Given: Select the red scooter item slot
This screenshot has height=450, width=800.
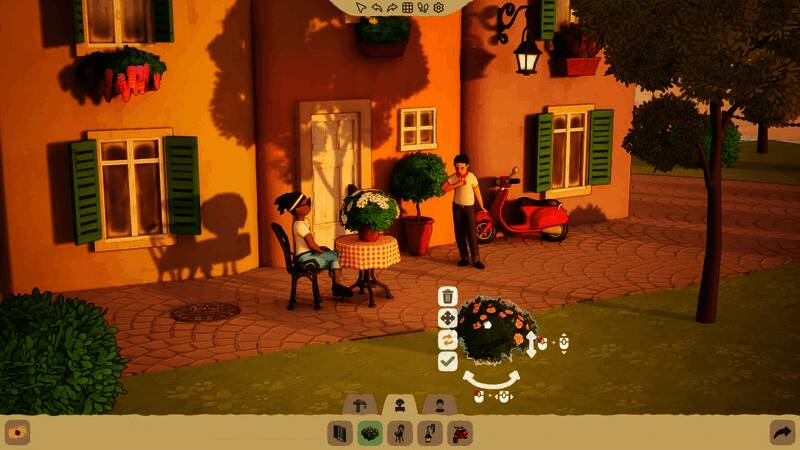Looking at the screenshot, I should pyautogui.click(x=460, y=433).
